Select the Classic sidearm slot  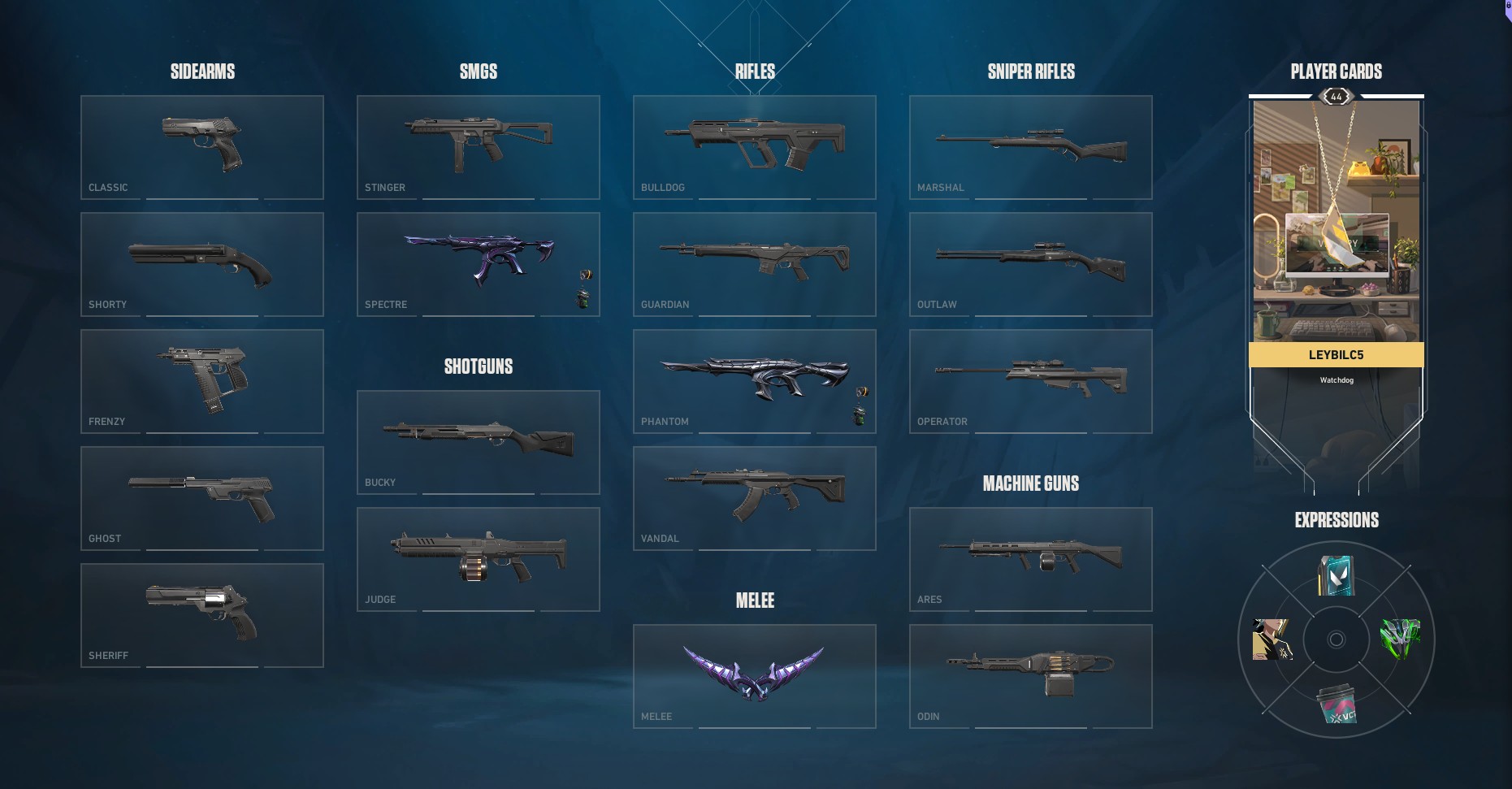pyautogui.click(x=201, y=147)
